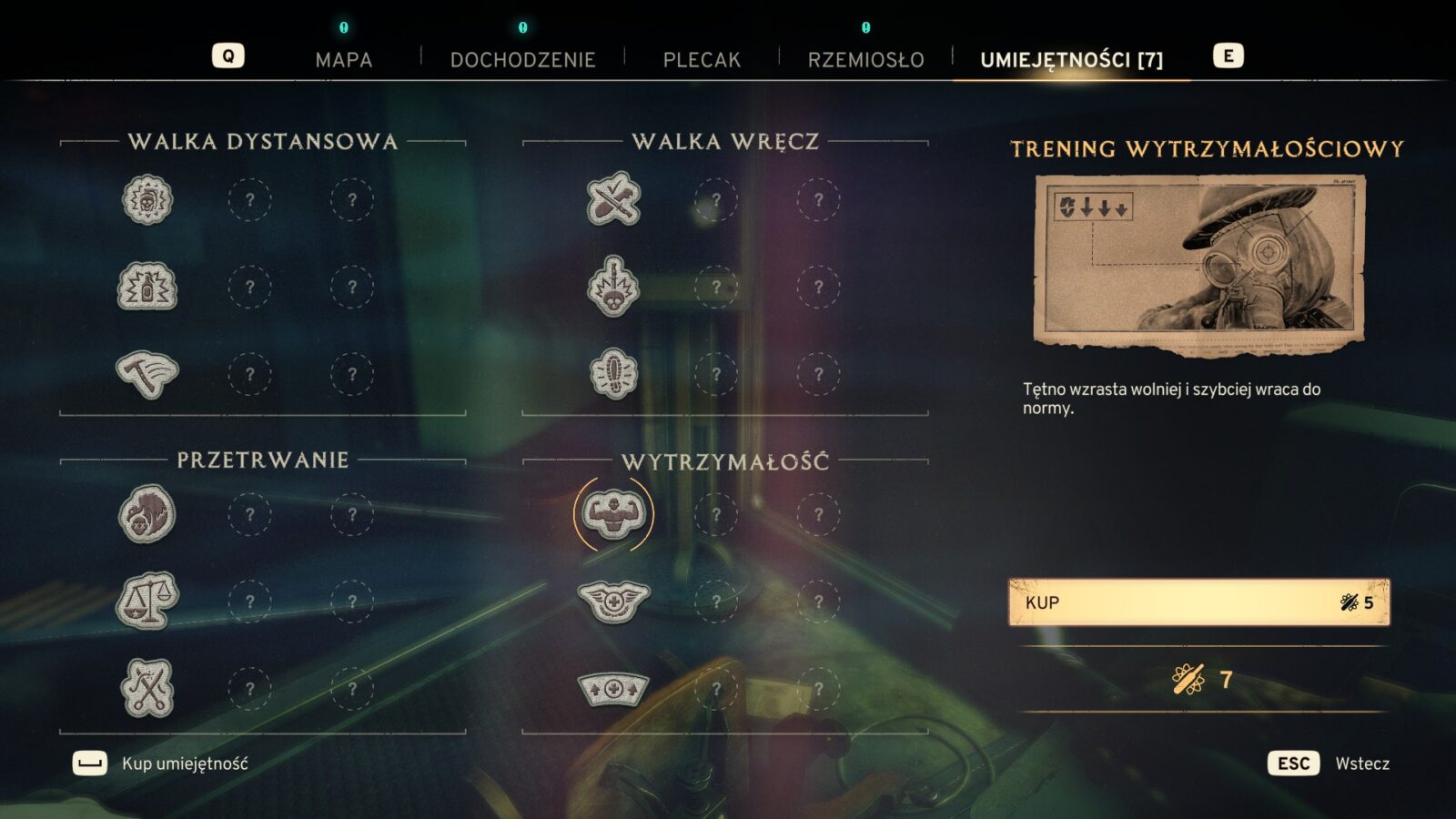Image resolution: width=1456 pixels, height=819 pixels.
Task: Select the crossed shovel and knife skill
Action: 613,200
